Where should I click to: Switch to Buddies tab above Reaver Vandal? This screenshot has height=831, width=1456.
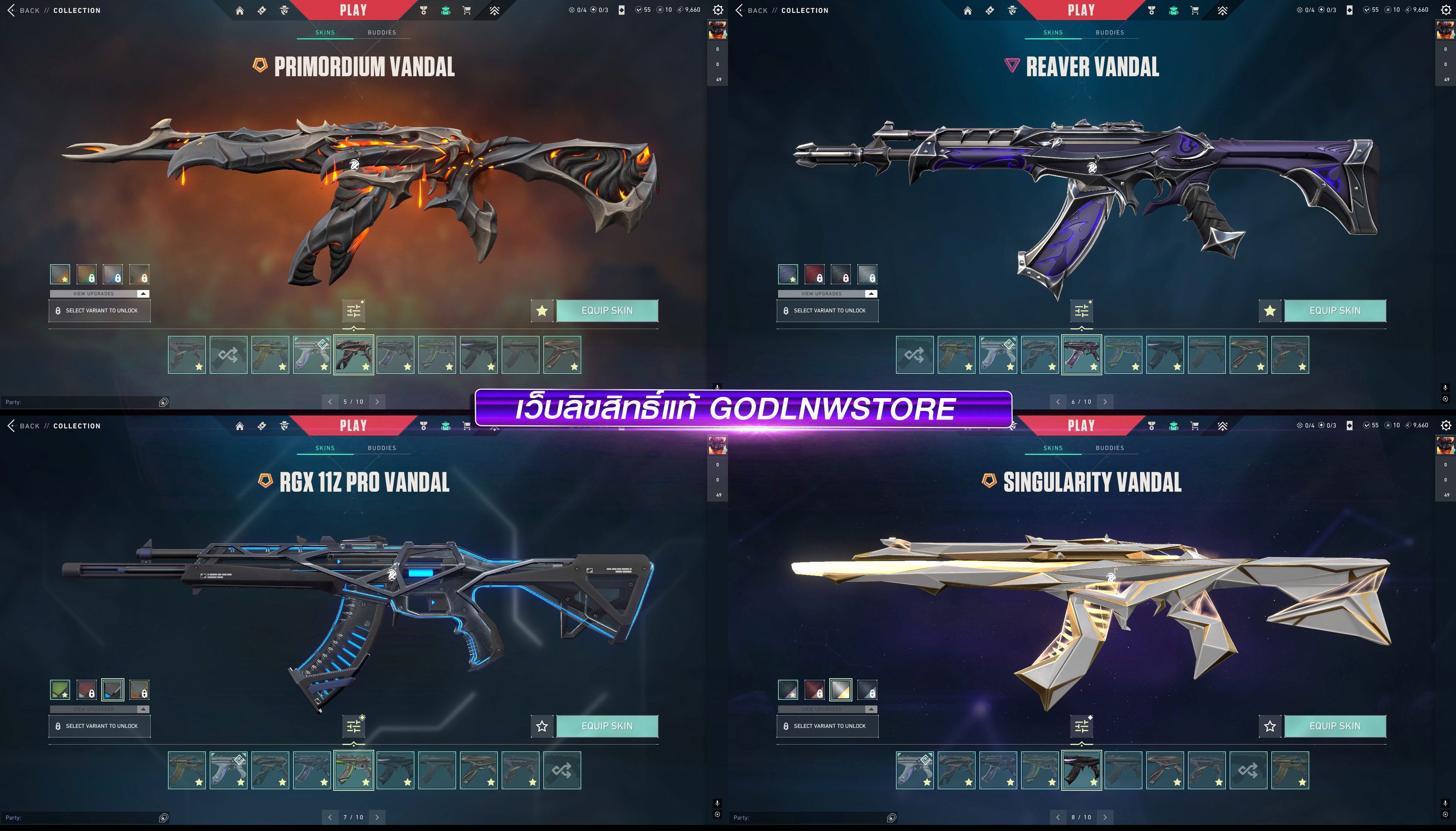(1109, 33)
